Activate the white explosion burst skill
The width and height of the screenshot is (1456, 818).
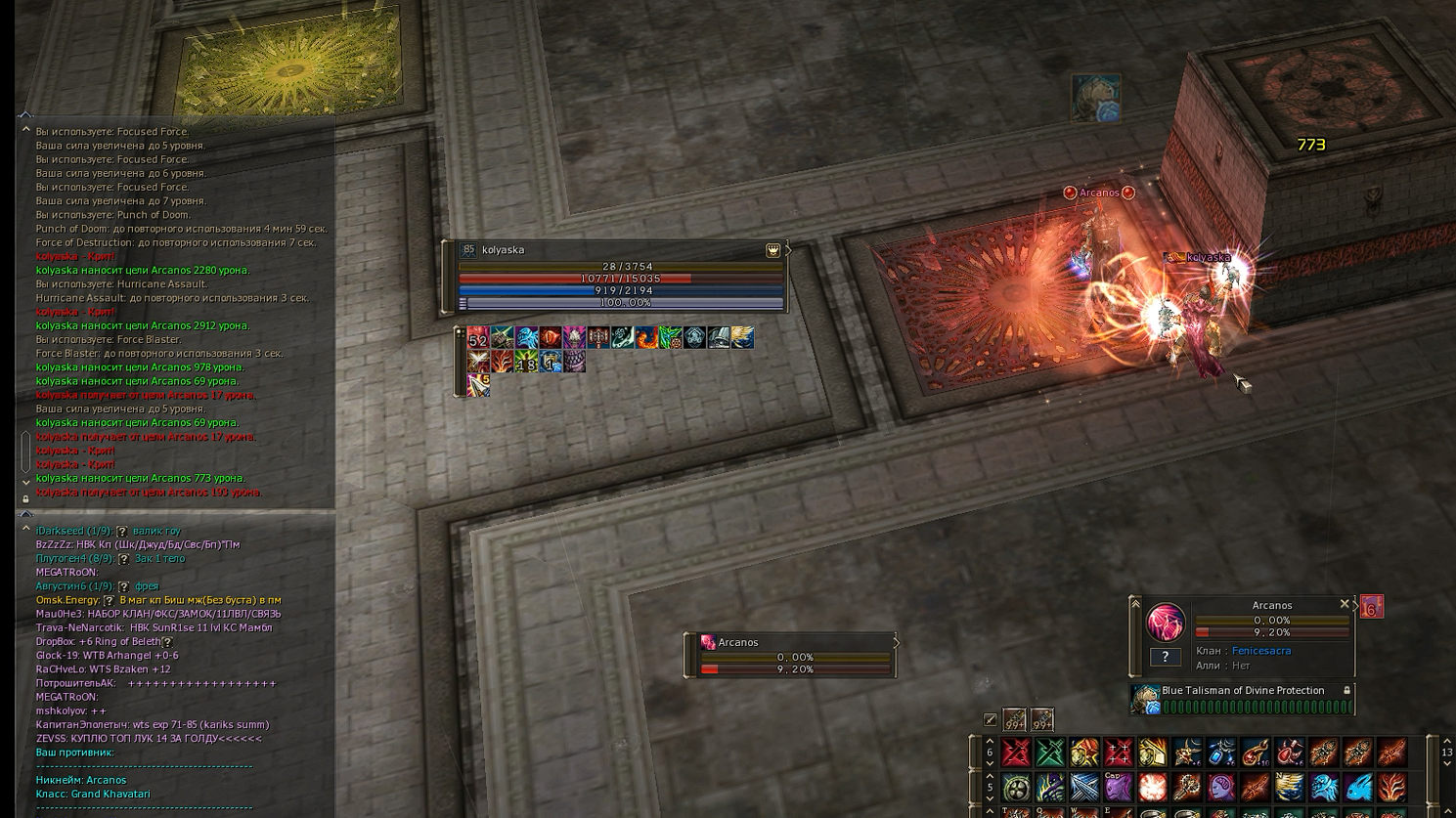(1153, 787)
